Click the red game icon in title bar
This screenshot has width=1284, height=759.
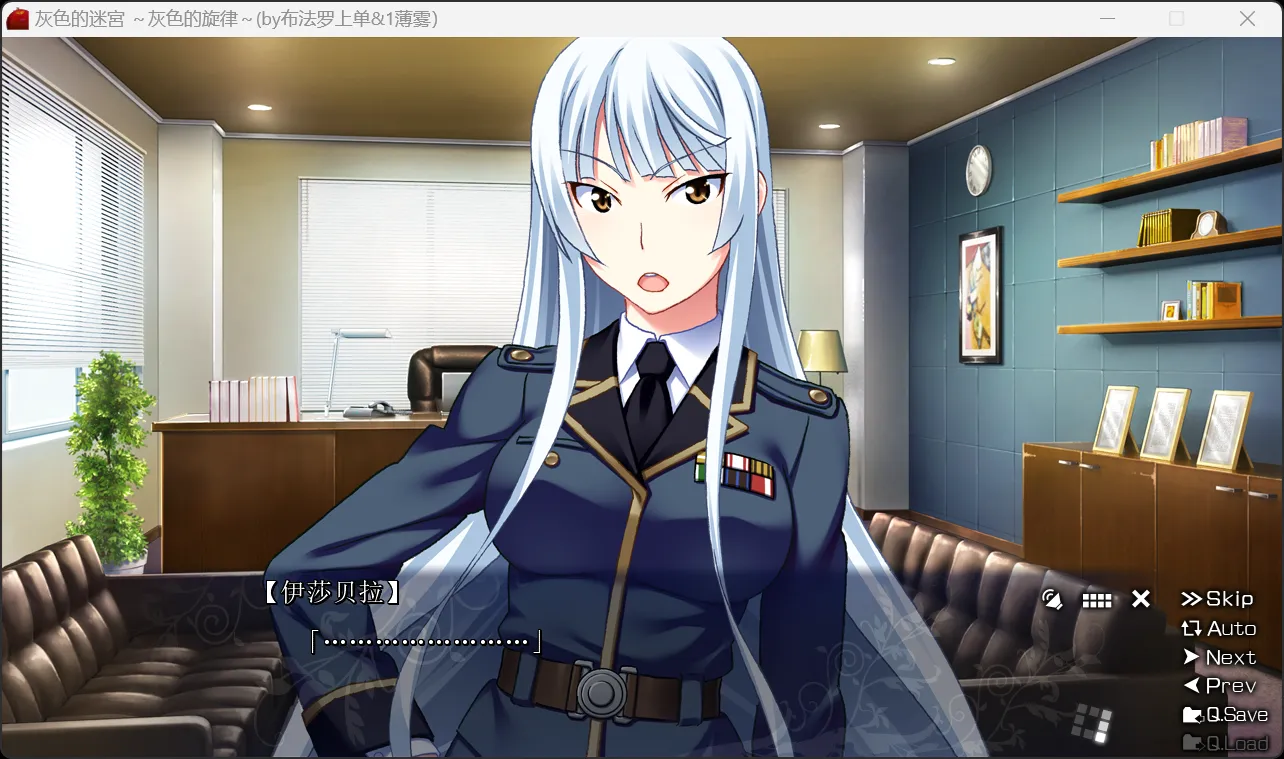(x=16, y=18)
